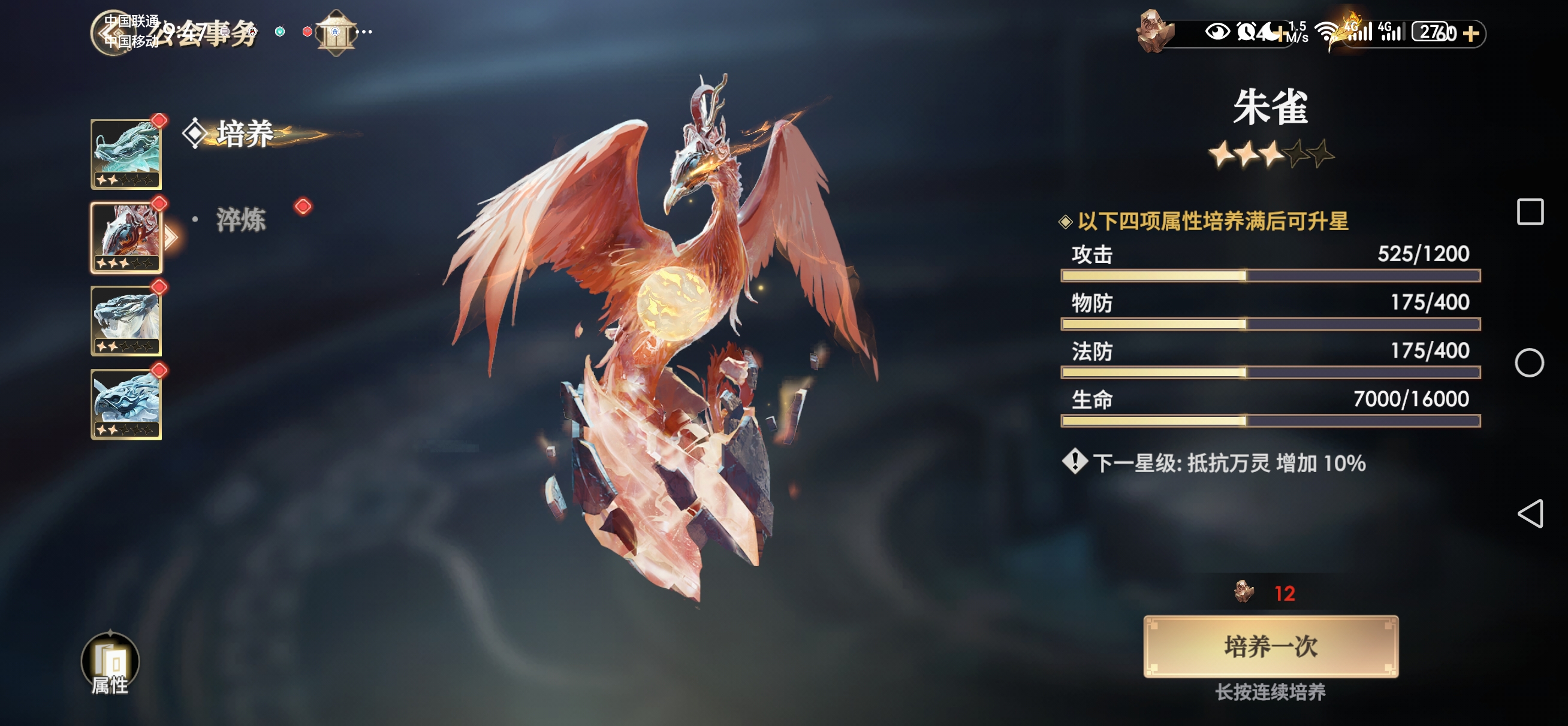Show next star level bonus info

1075,462
